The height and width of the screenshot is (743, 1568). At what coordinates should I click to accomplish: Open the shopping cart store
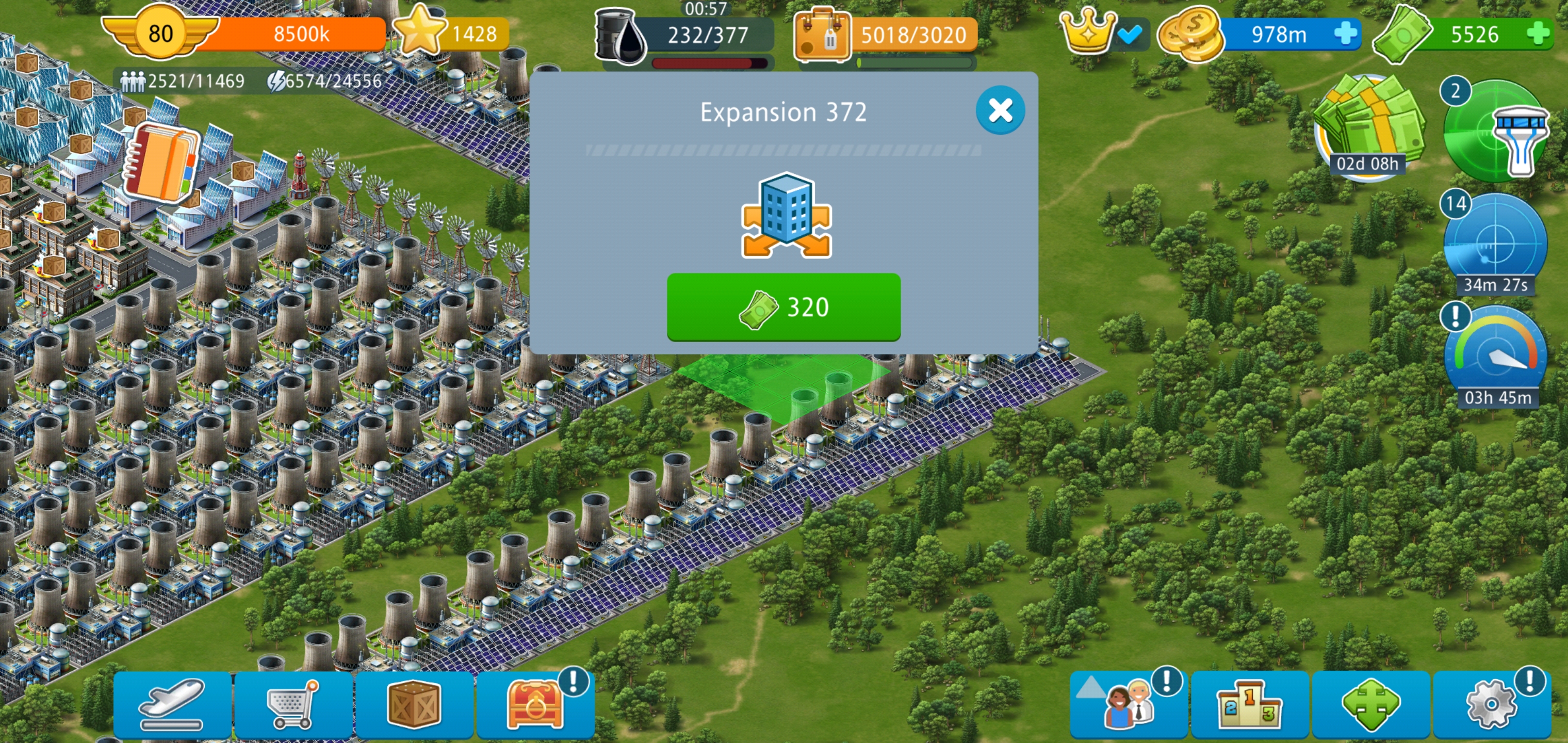tap(293, 705)
